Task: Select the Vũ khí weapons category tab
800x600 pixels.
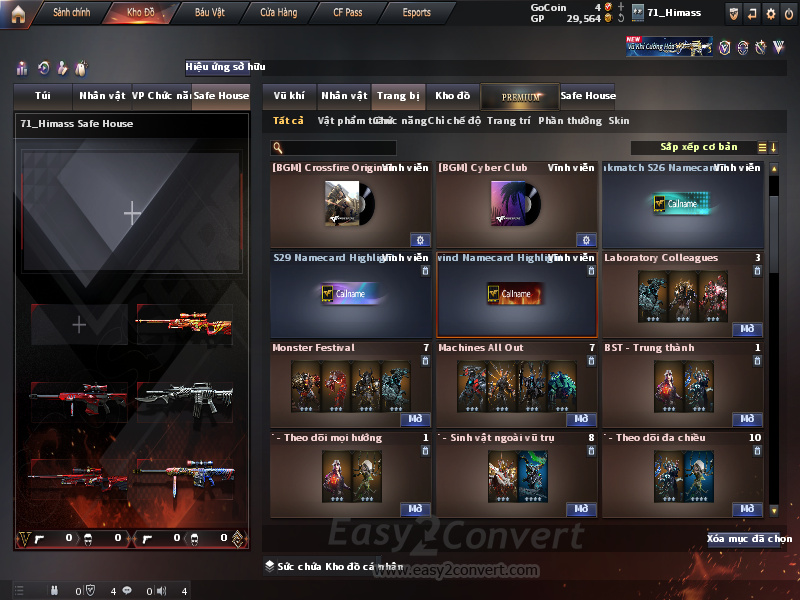Action: coord(289,96)
